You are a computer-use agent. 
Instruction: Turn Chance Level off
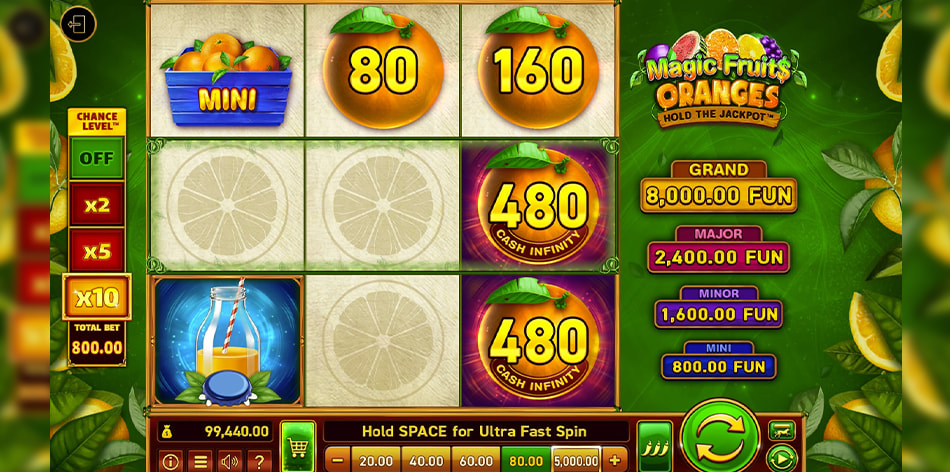(x=97, y=158)
